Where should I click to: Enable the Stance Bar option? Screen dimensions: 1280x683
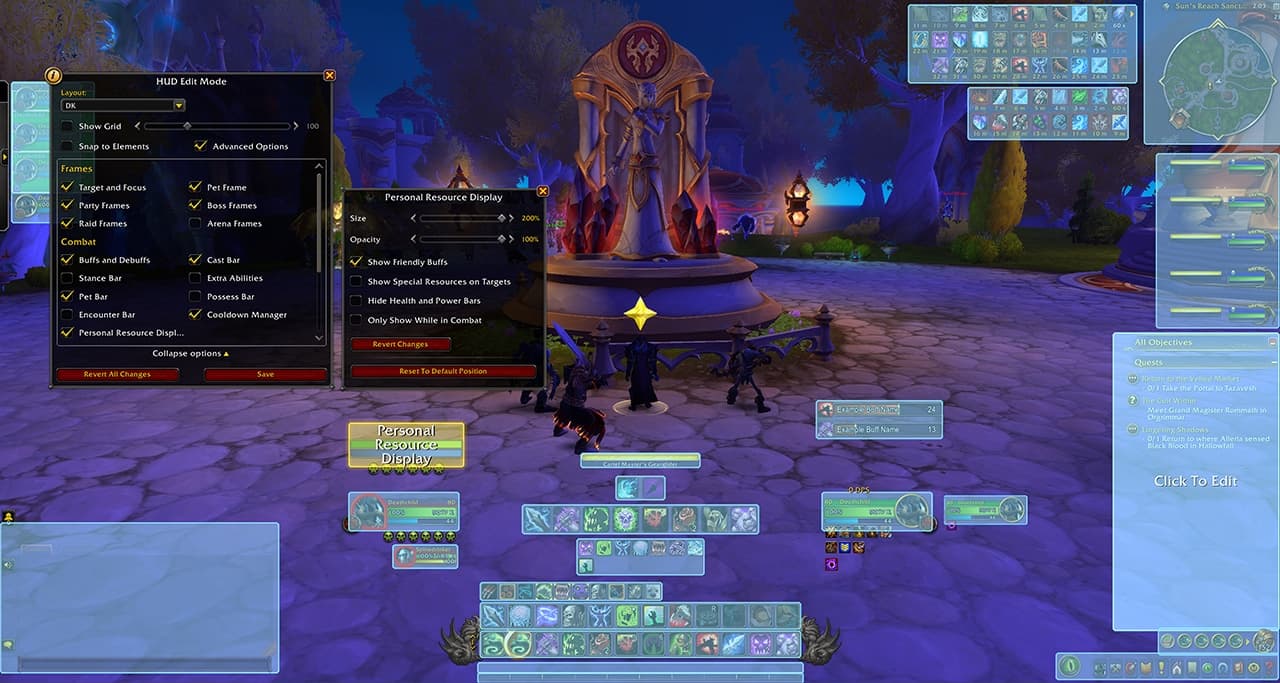tap(67, 278)
